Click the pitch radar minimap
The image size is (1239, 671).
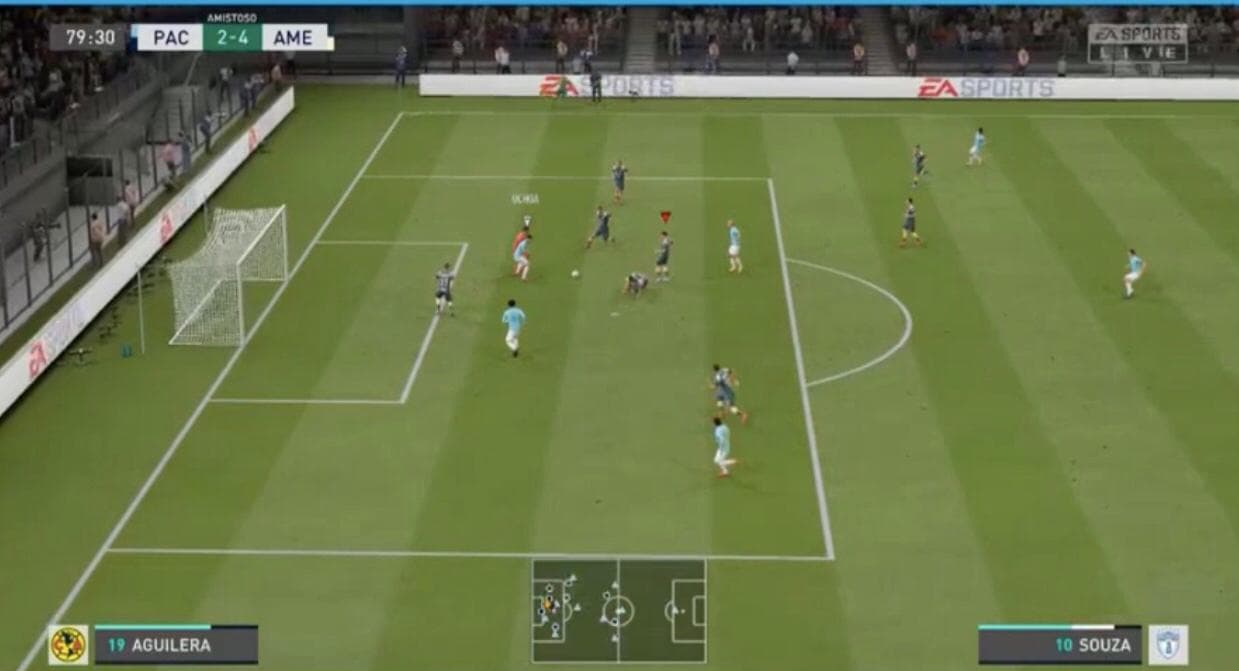point(618,610)
